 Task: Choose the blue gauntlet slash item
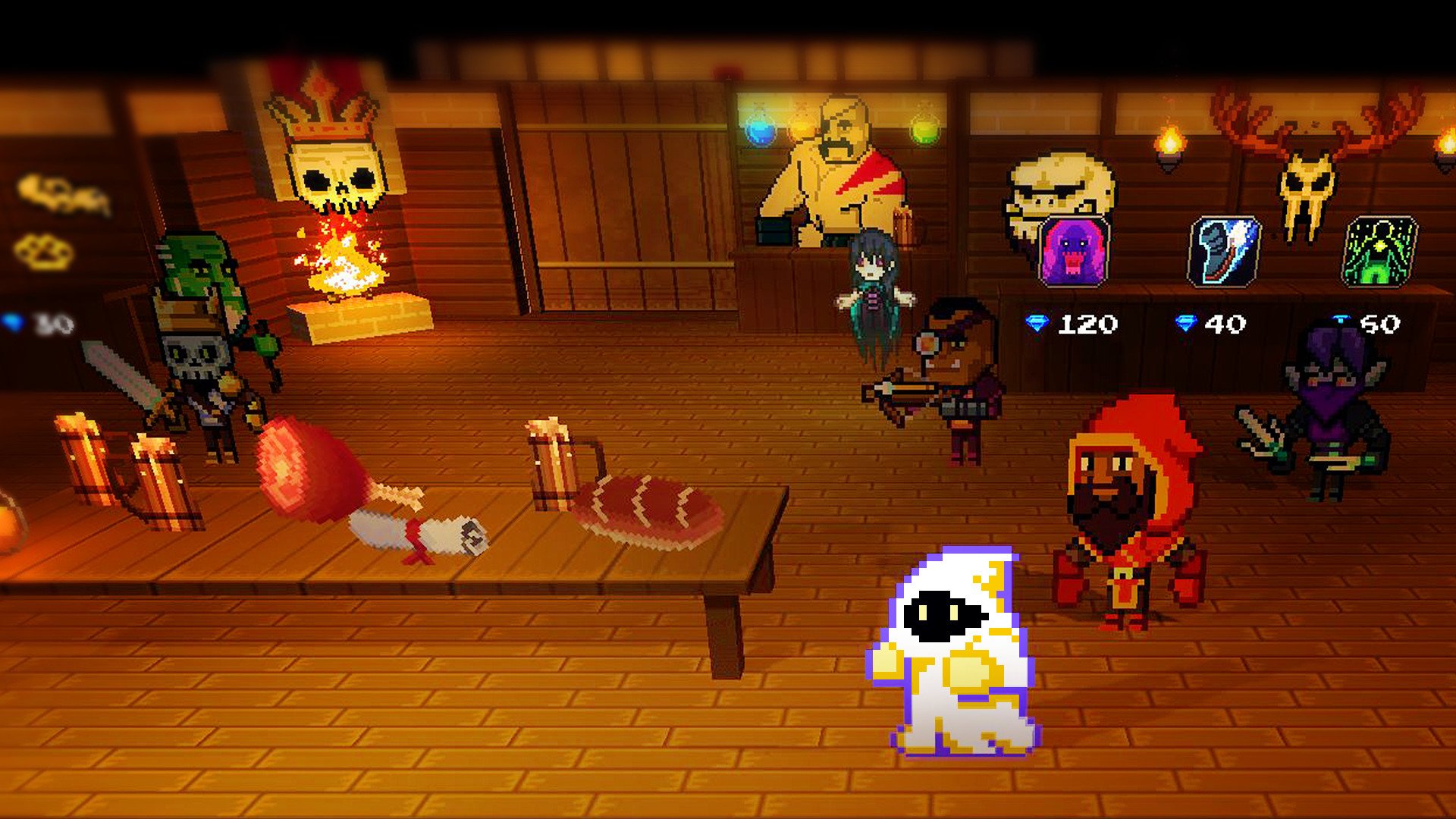(1224, 251)
